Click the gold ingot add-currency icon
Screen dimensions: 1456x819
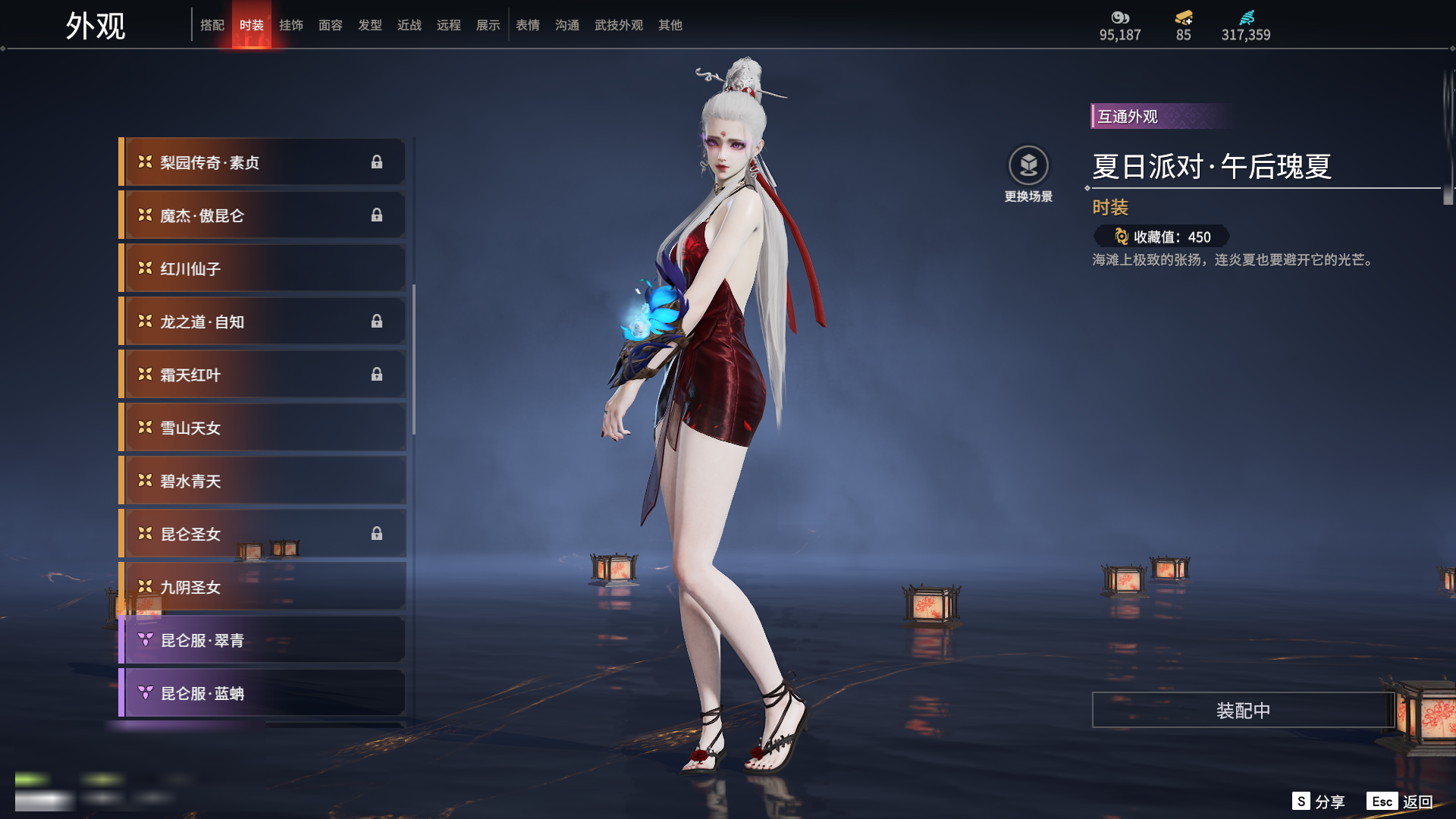1184,17
